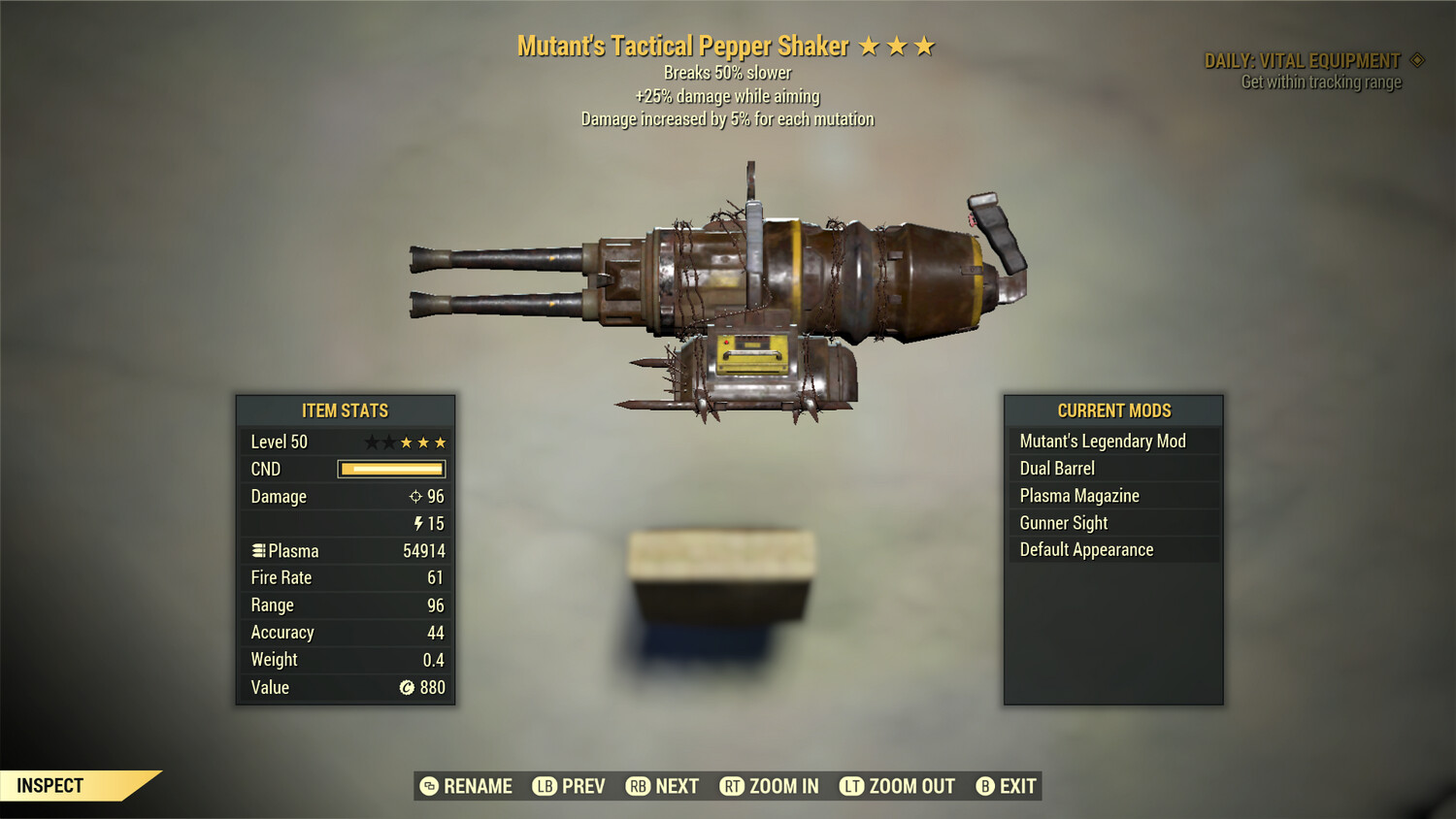Toggle a grayed-out star in the Level 50 row

pyautogui.click(x=373, y=441)
